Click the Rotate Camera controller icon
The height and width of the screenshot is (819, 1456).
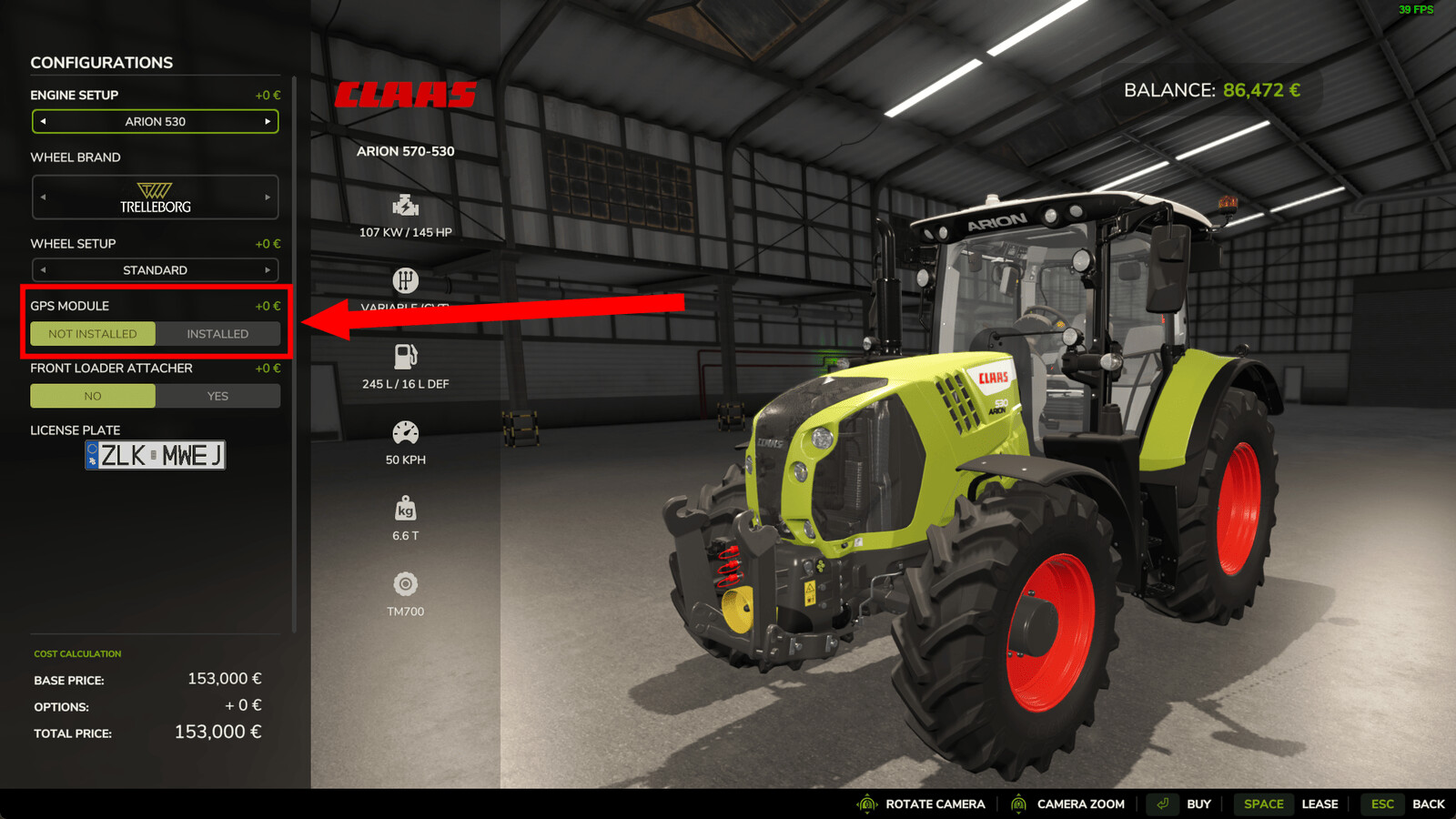866,804
